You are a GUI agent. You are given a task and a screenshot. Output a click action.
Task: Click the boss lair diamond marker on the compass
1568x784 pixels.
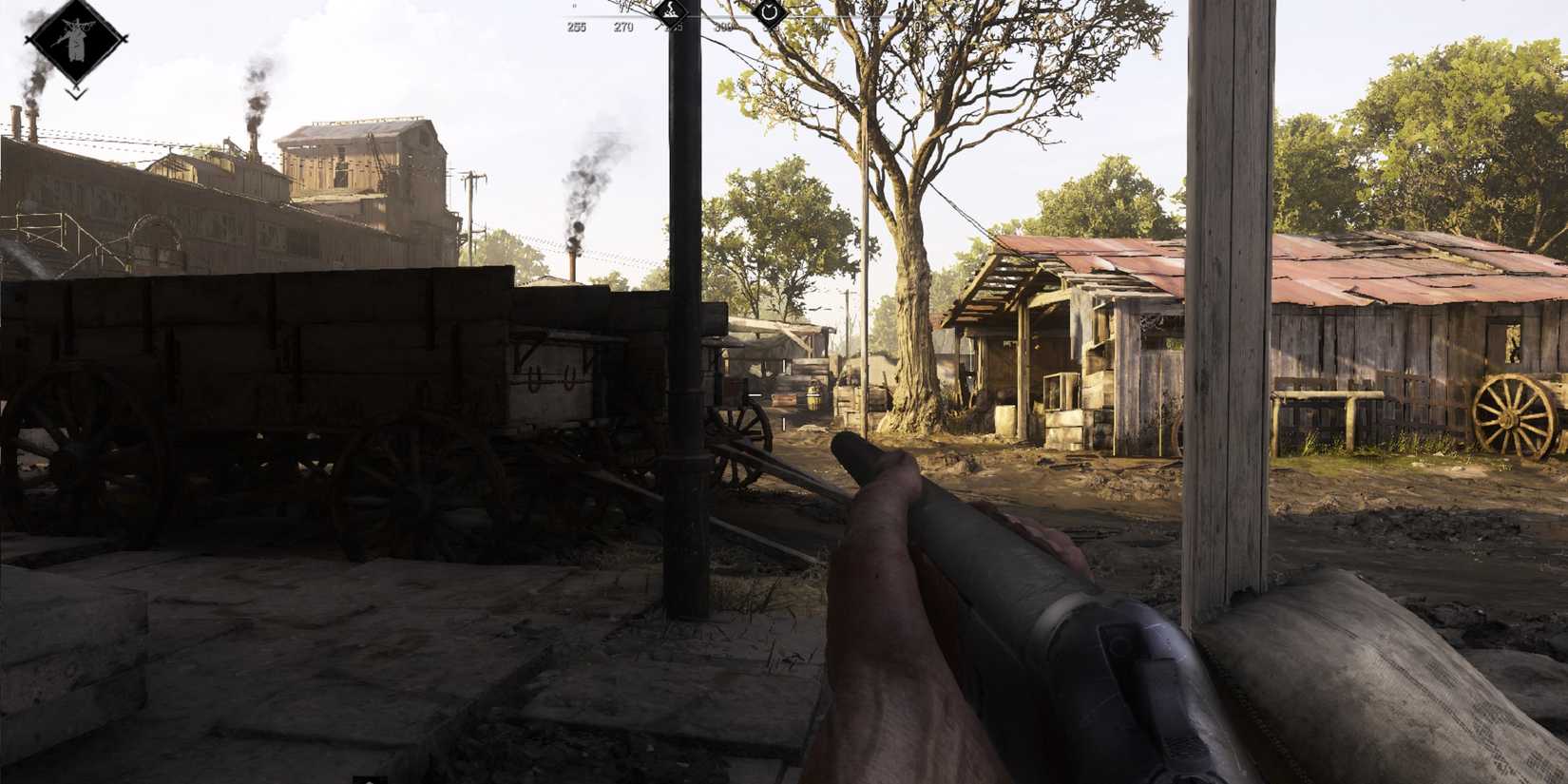point(670,12)
